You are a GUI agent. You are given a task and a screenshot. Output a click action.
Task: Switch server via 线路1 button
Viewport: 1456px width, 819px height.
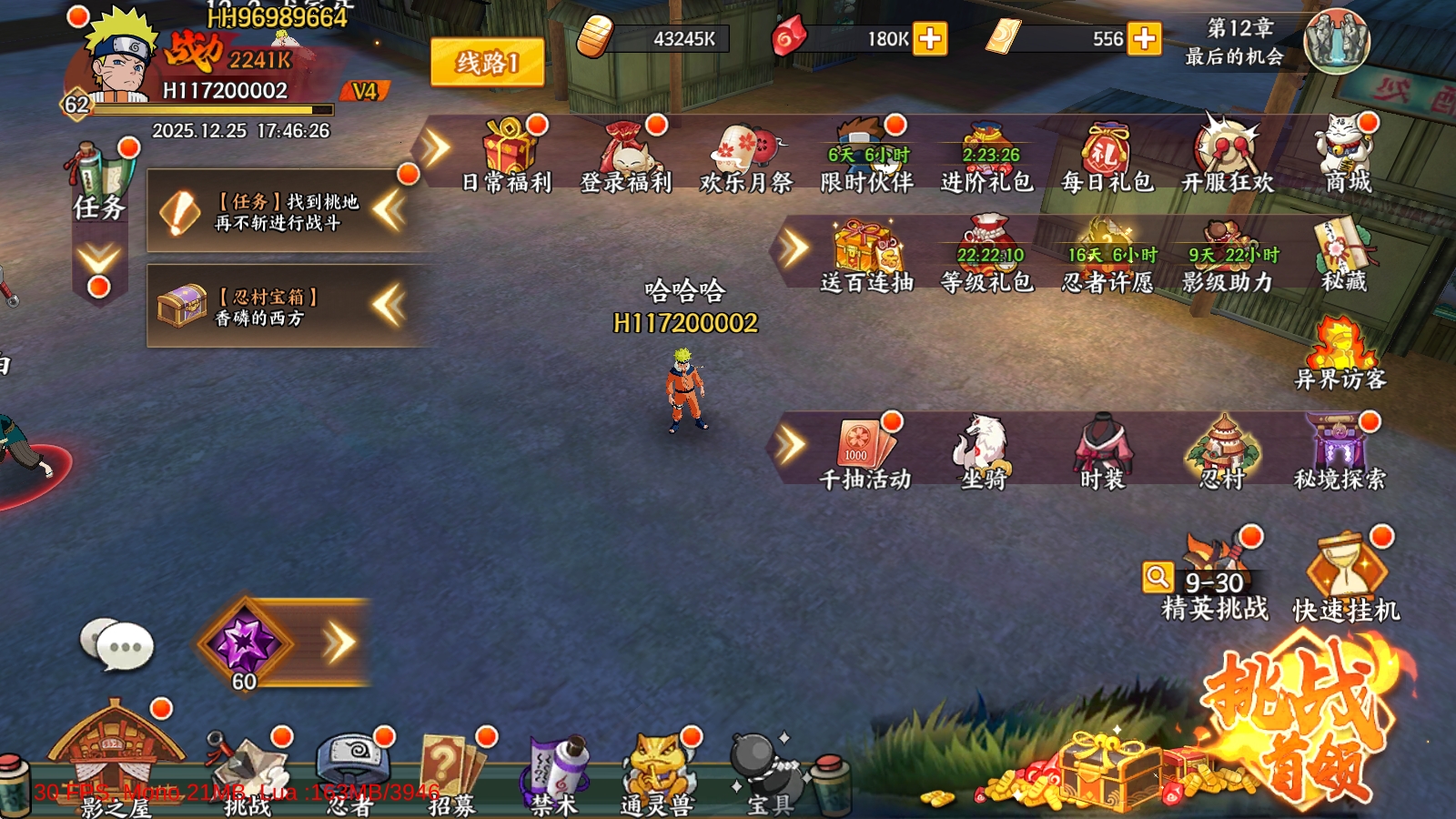pos(487,63)
